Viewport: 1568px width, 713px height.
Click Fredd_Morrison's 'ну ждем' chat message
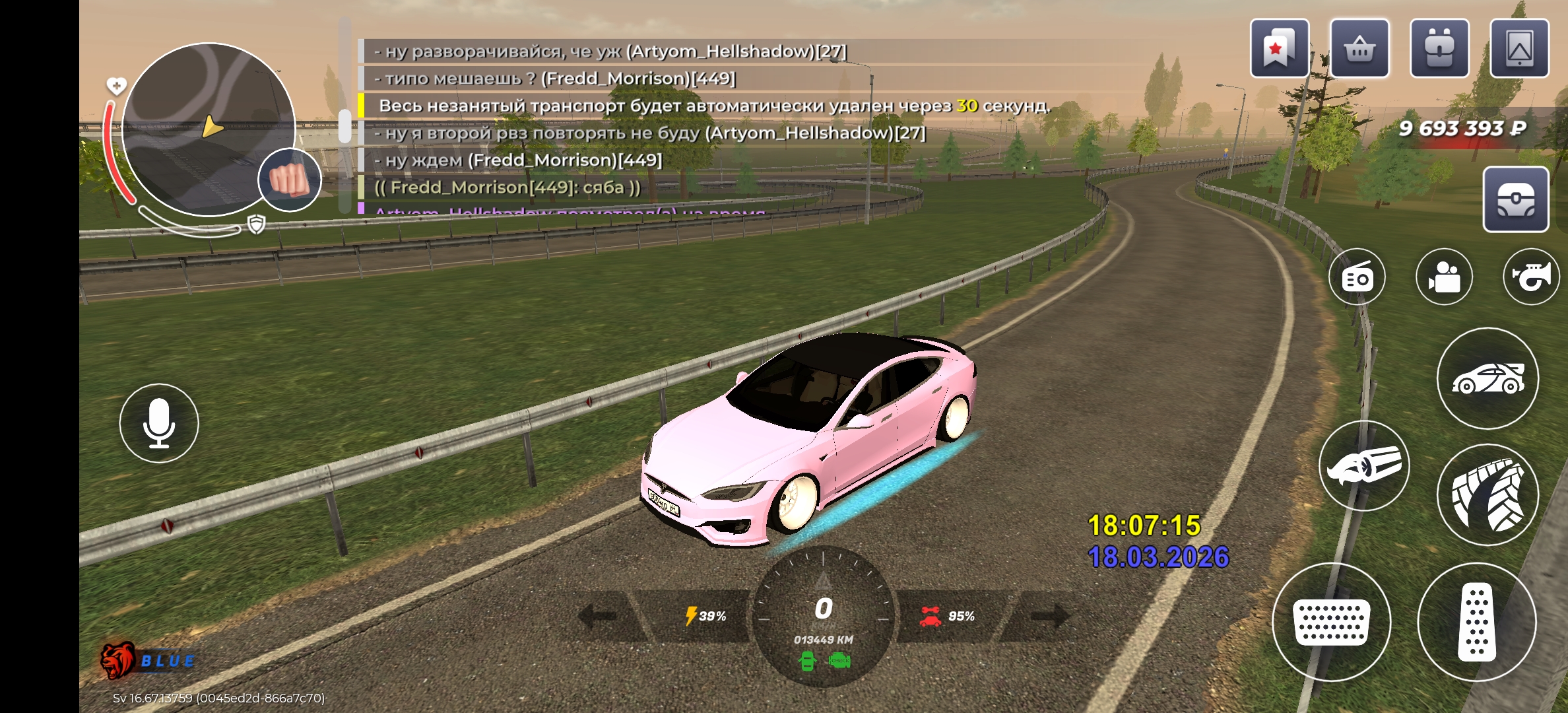click(x=518, y=160)
